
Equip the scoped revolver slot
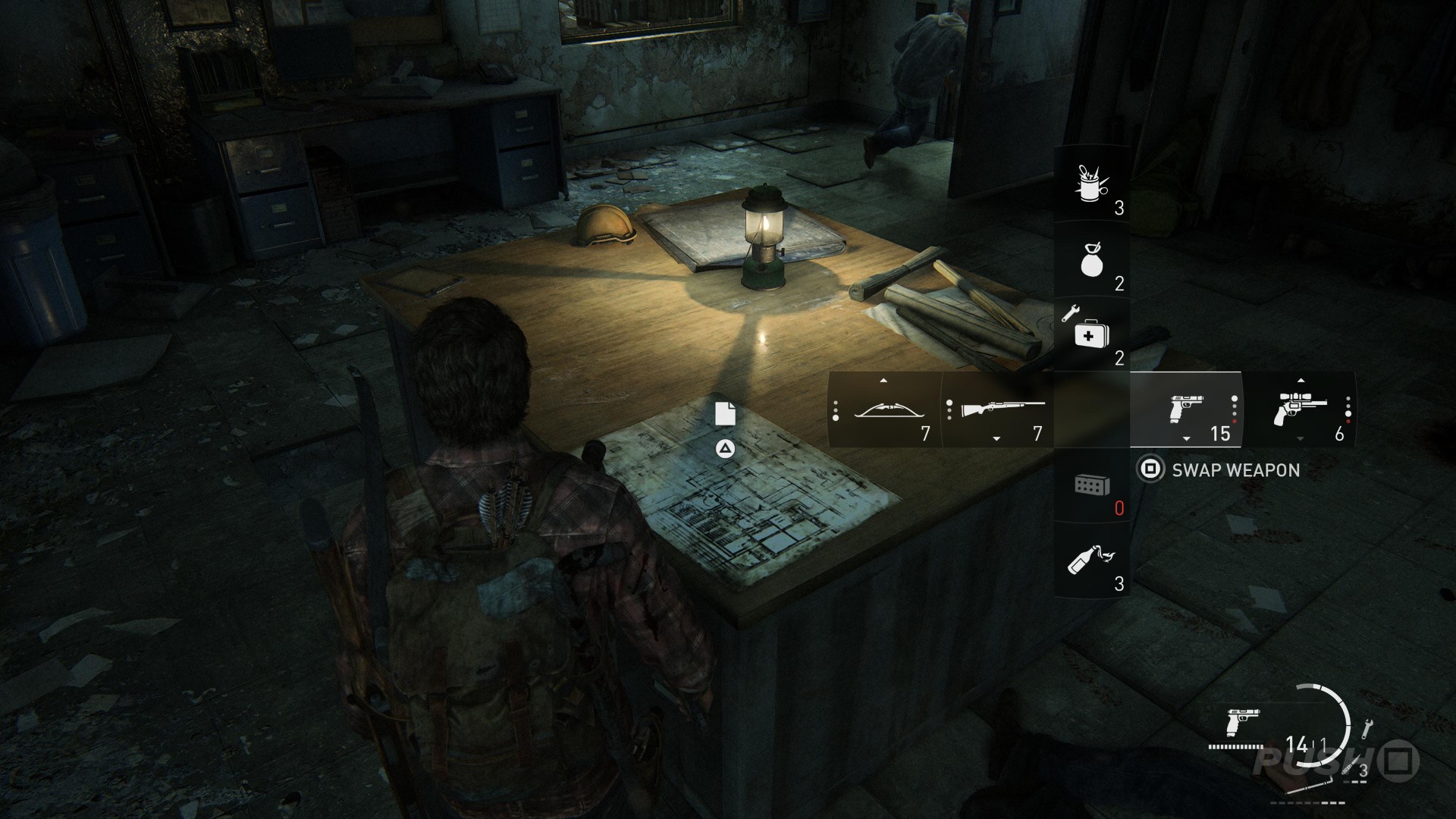[1300, 410]
